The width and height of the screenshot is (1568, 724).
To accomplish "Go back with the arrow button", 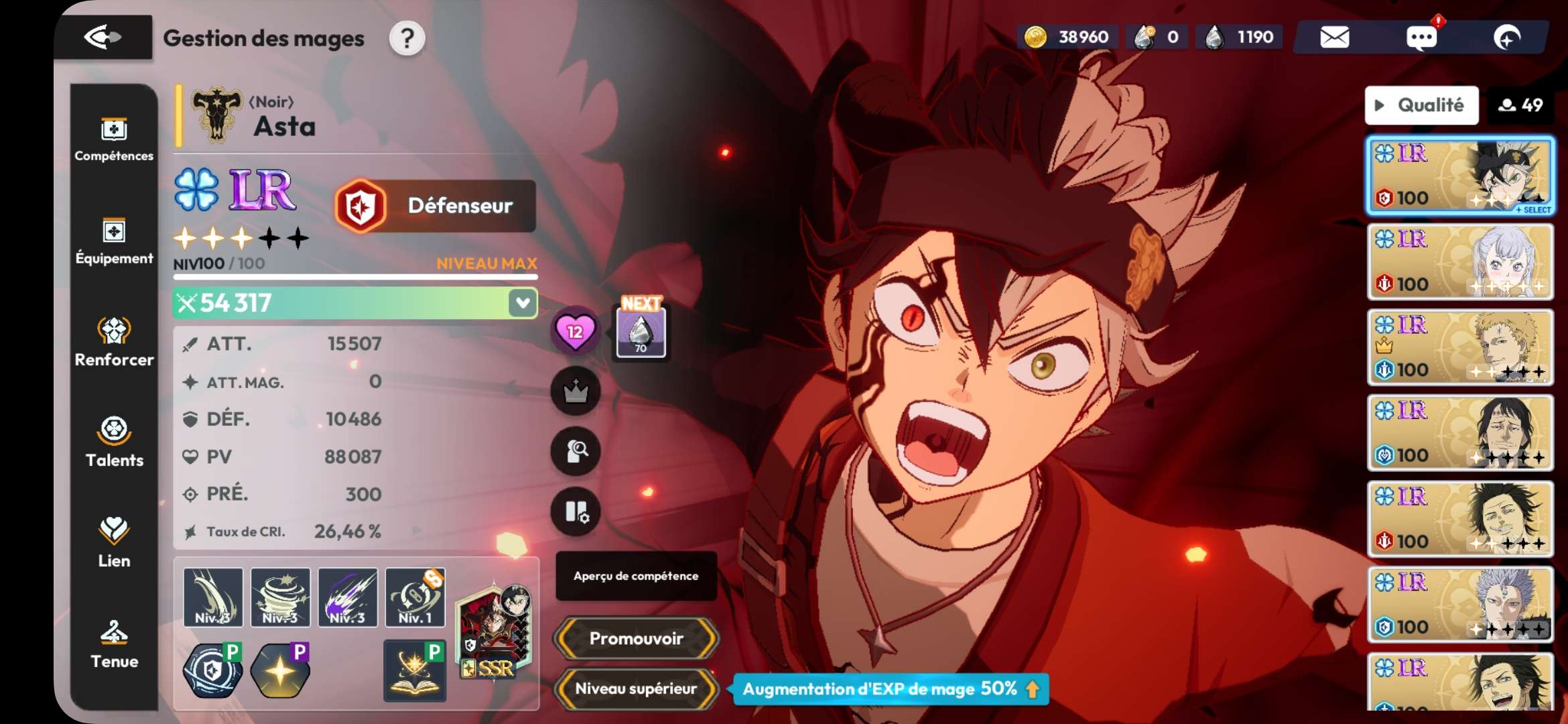I will [x=103, y=38].
